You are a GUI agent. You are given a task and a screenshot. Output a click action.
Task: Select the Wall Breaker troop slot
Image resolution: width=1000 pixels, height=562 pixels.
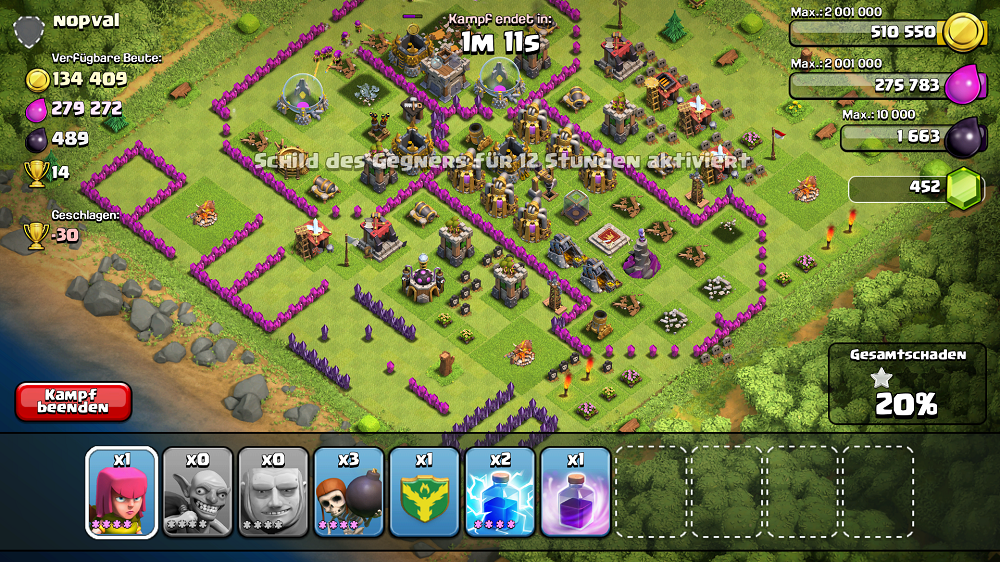coord(349,492)
